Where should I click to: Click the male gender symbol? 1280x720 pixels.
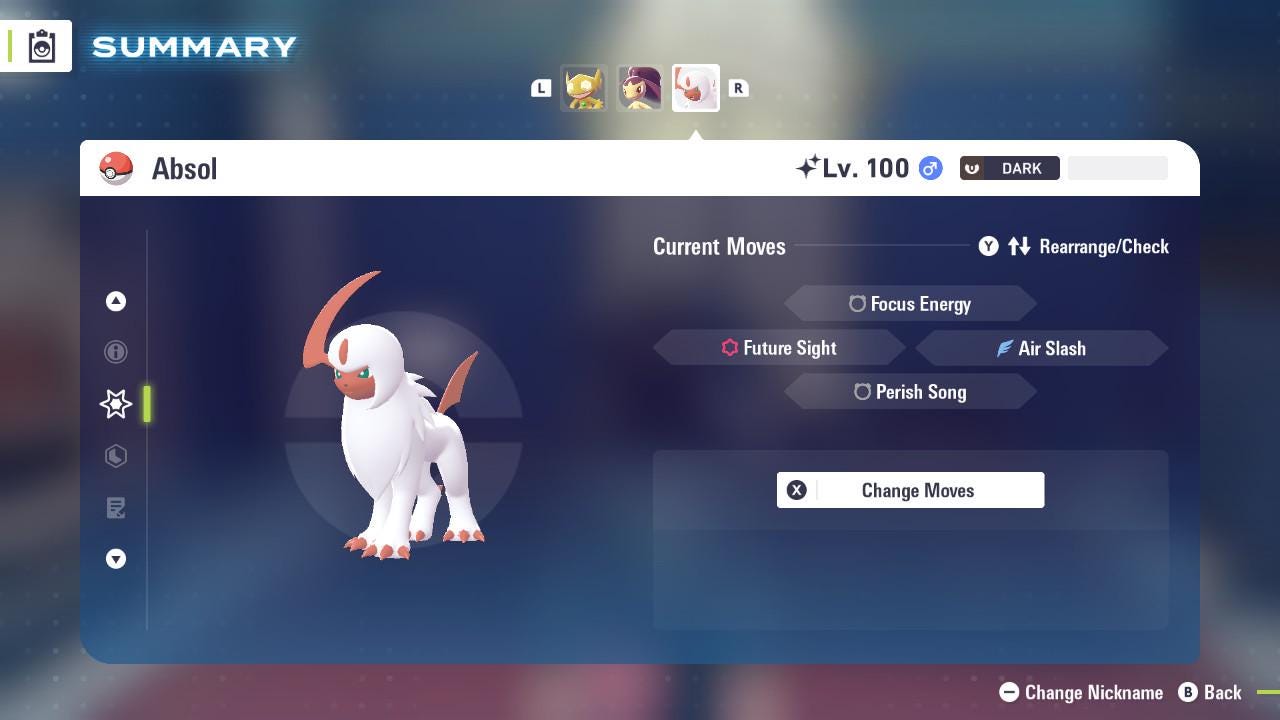pos(929,168)
